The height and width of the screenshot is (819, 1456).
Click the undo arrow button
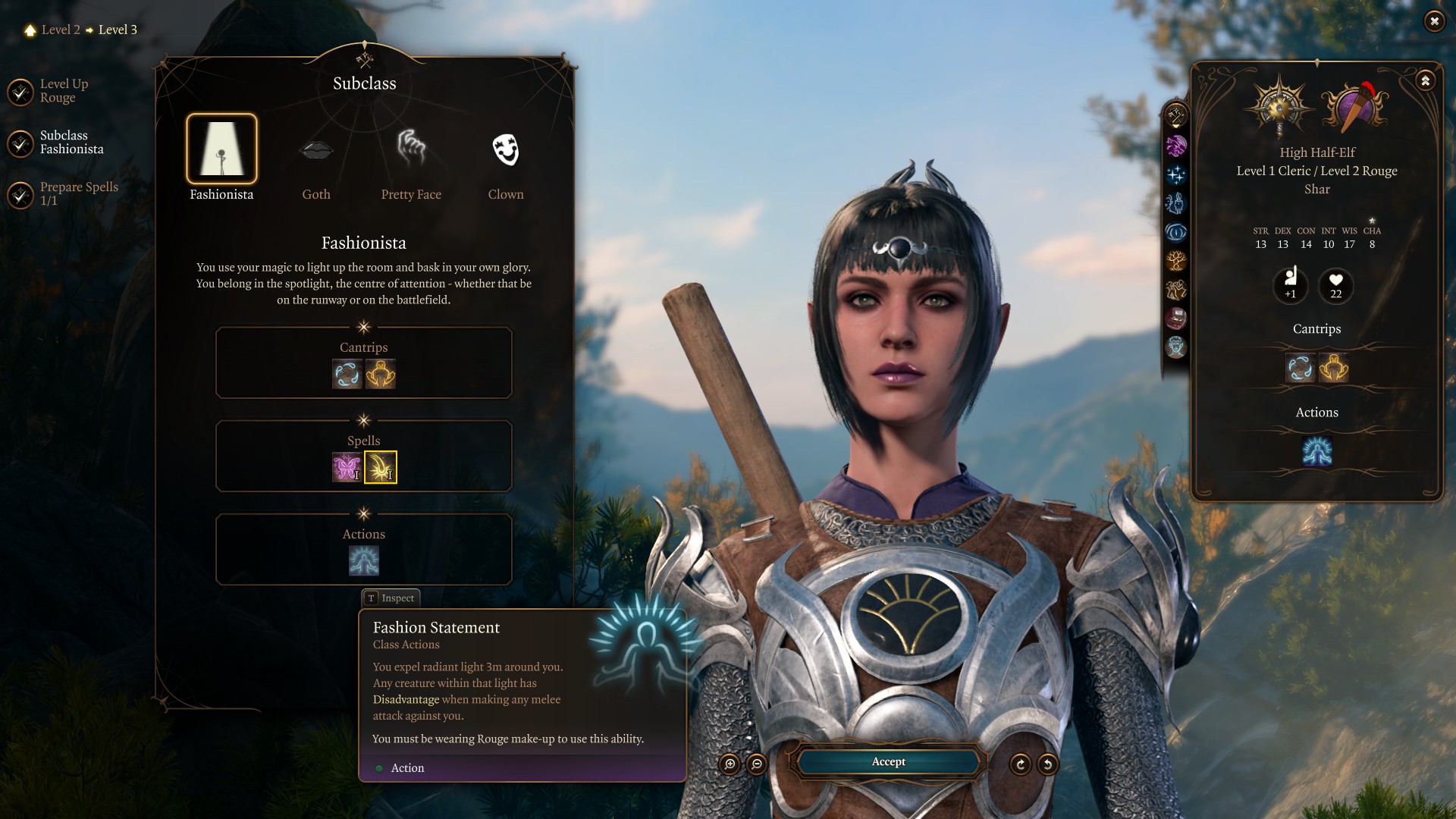[1047, 764]
